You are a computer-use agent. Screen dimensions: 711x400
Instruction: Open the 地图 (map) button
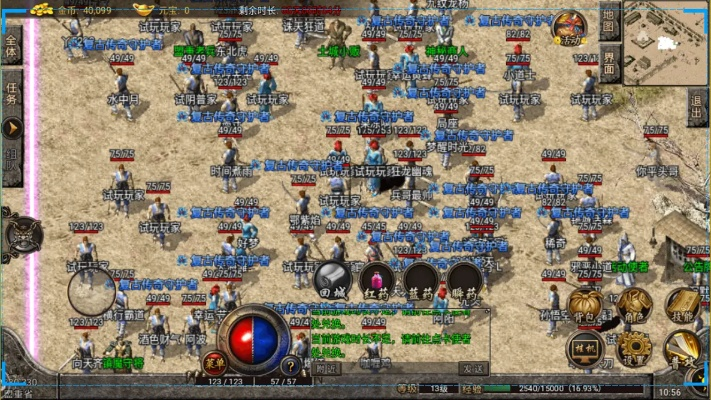pyautogui.click(x=611, y=20)
